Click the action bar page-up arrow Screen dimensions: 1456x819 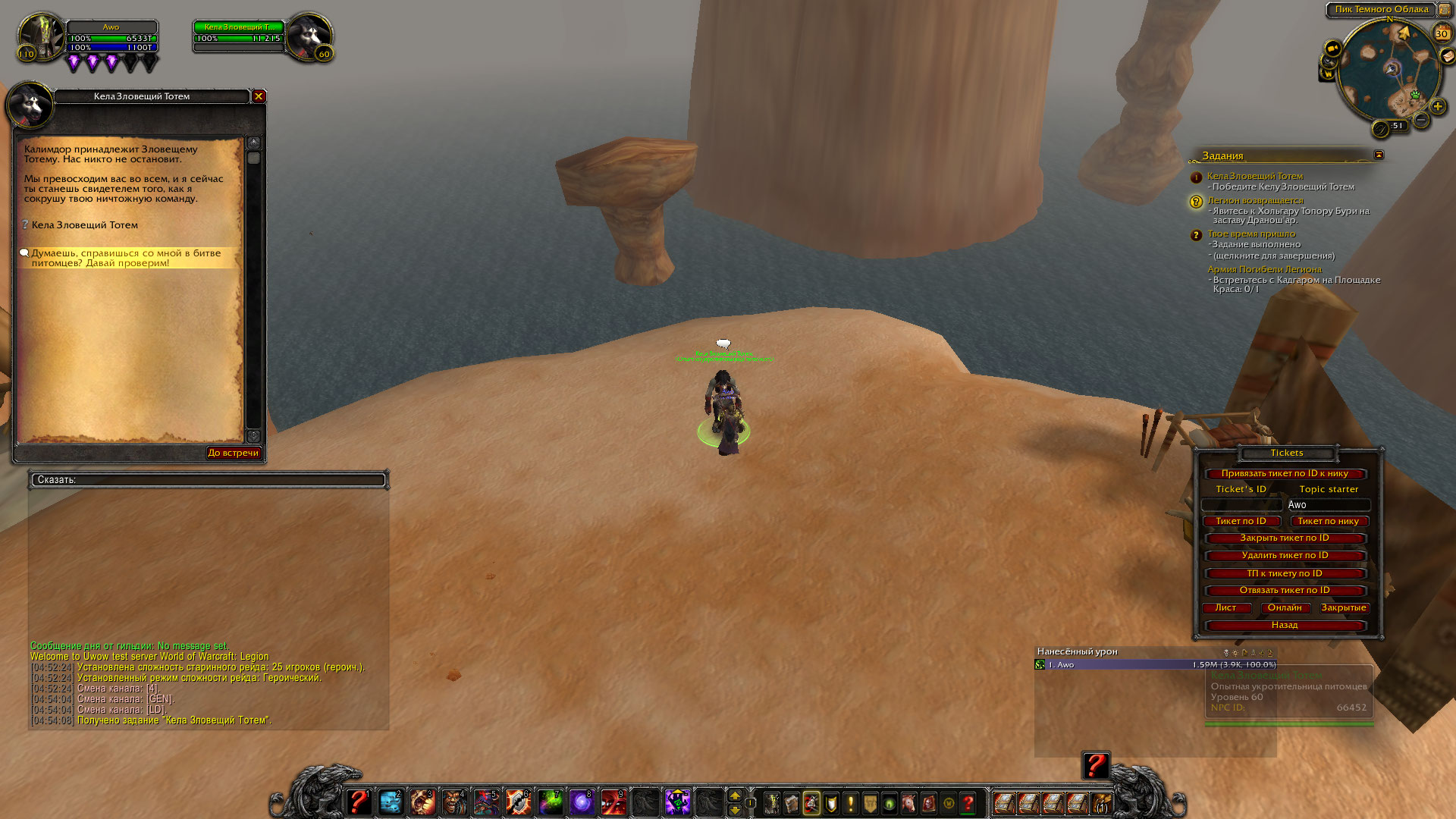coord(734,795)
